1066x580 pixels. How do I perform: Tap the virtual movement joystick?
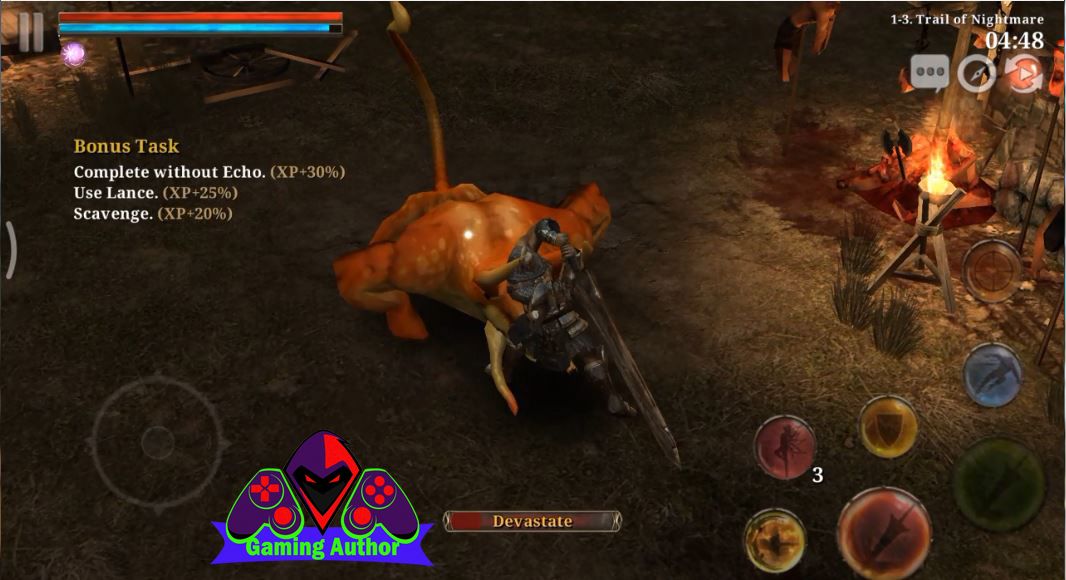[x=157, y=440]
